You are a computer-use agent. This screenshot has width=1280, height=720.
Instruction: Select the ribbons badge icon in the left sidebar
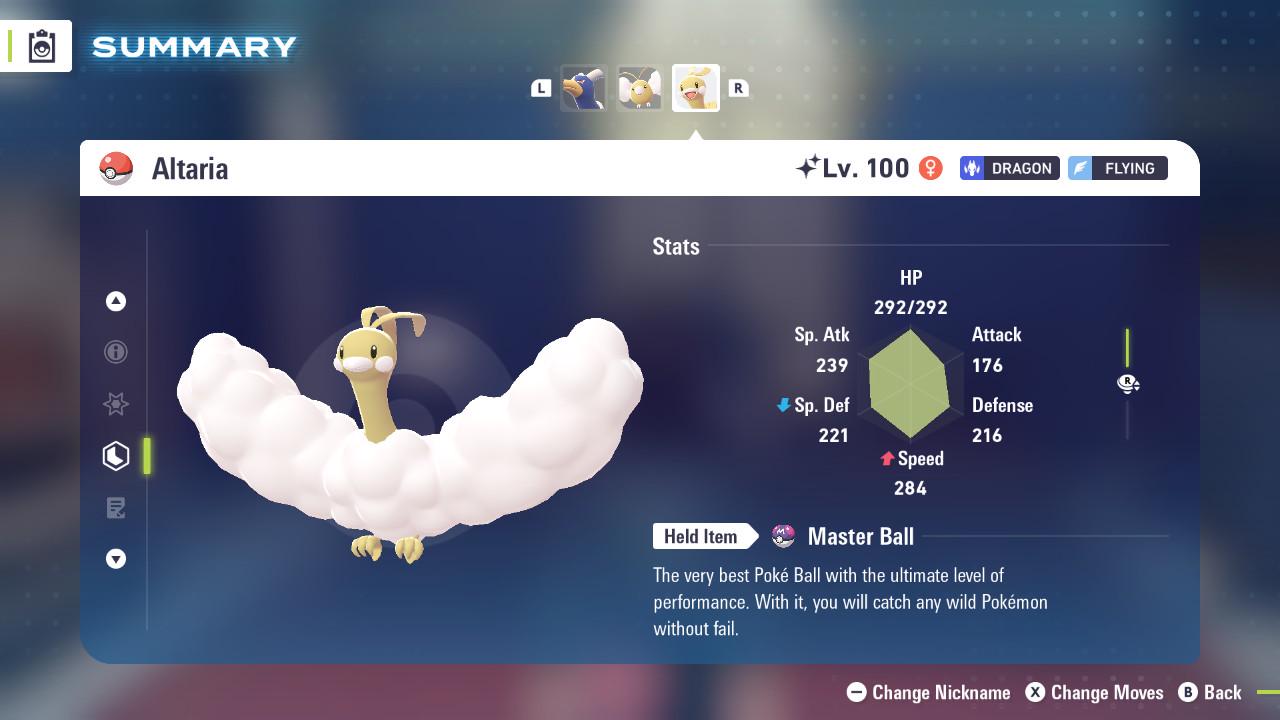pyautogui.click(x=116, y=404)
